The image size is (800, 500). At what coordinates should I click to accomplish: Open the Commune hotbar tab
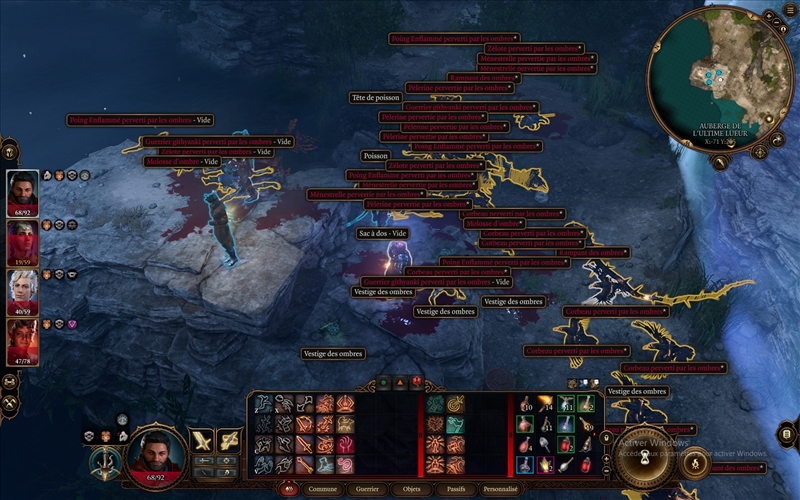[x=324, y=490]
